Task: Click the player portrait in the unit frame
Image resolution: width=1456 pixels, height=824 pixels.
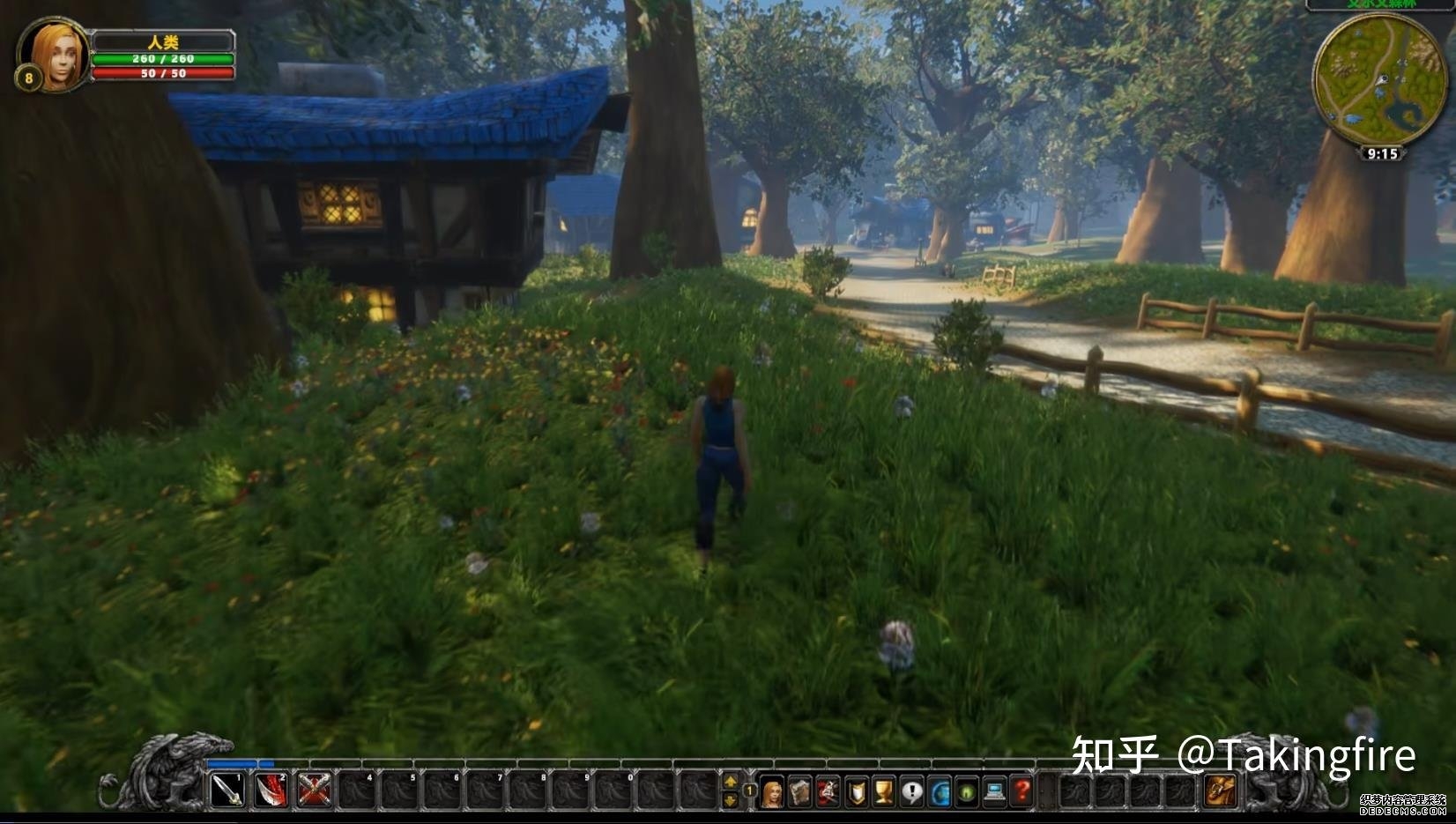Action: coord(53,55)
